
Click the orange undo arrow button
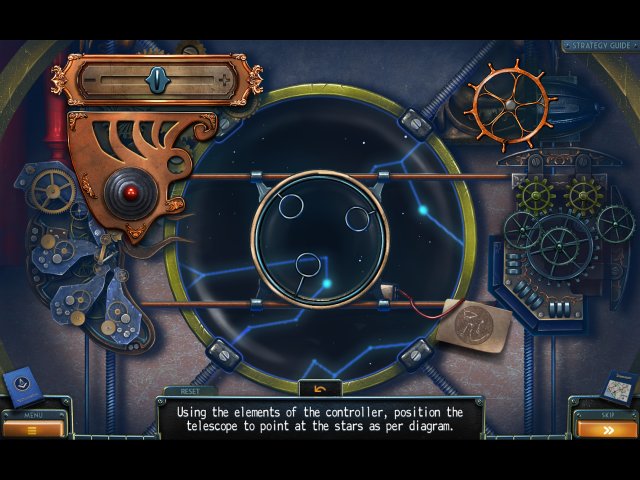pyautogui.click(x=320, y=389)
